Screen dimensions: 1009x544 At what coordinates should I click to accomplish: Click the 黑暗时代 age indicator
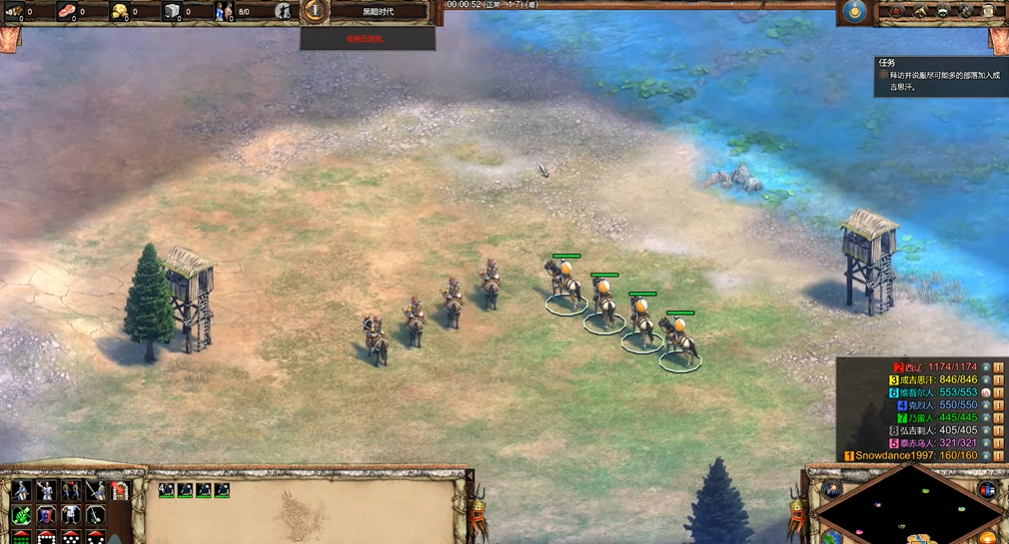point(378,11)
